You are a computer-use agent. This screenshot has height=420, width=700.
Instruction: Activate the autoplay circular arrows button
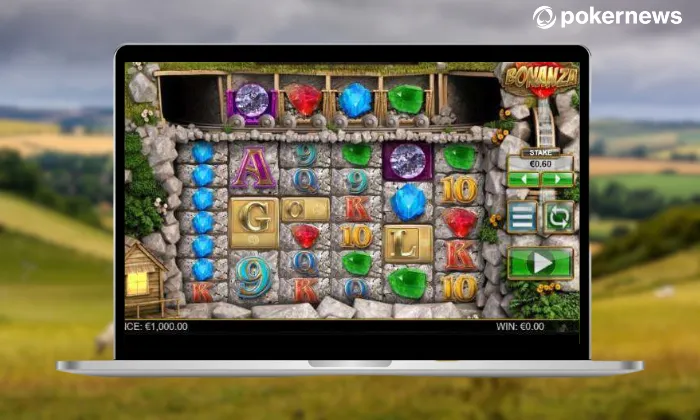click(x=558, y=217)
